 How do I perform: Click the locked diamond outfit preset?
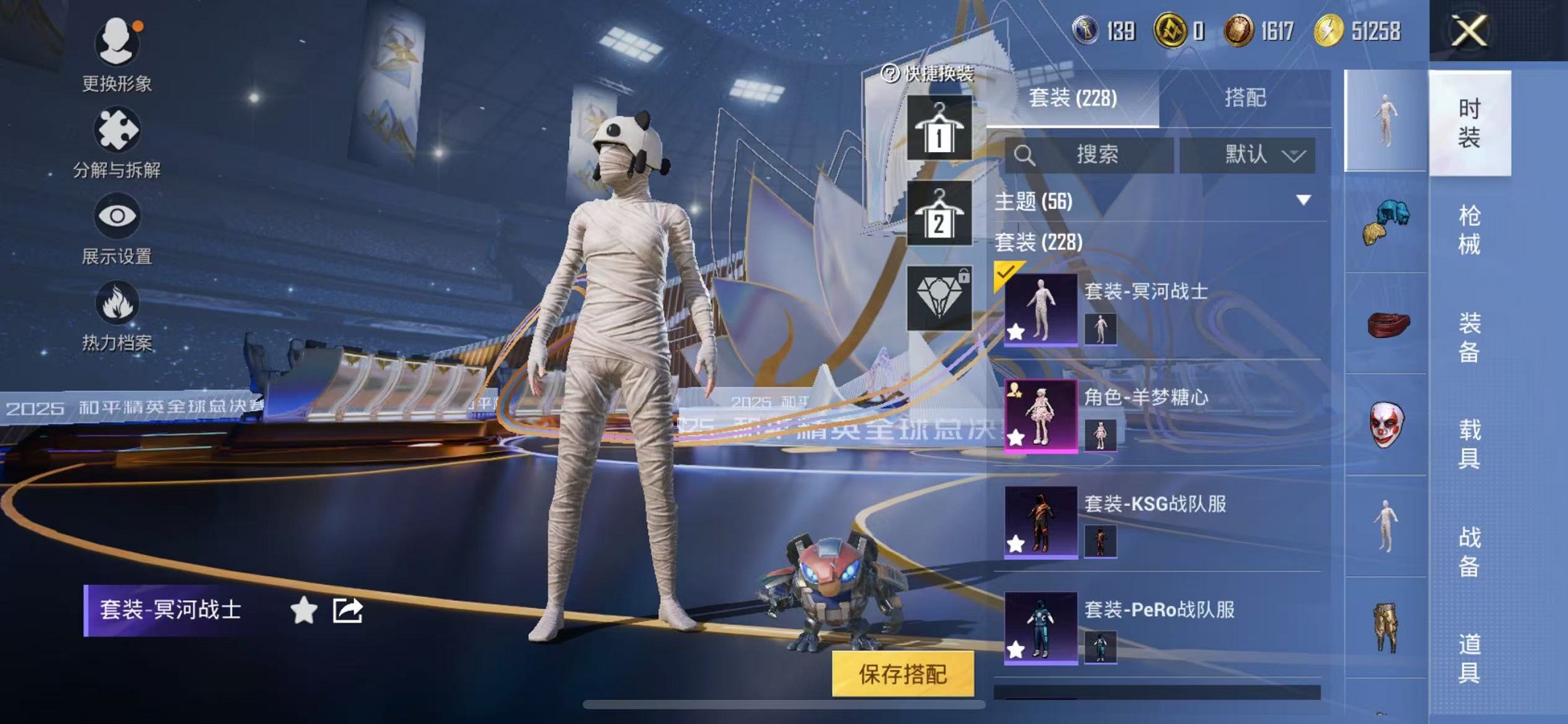click(938, 298)
